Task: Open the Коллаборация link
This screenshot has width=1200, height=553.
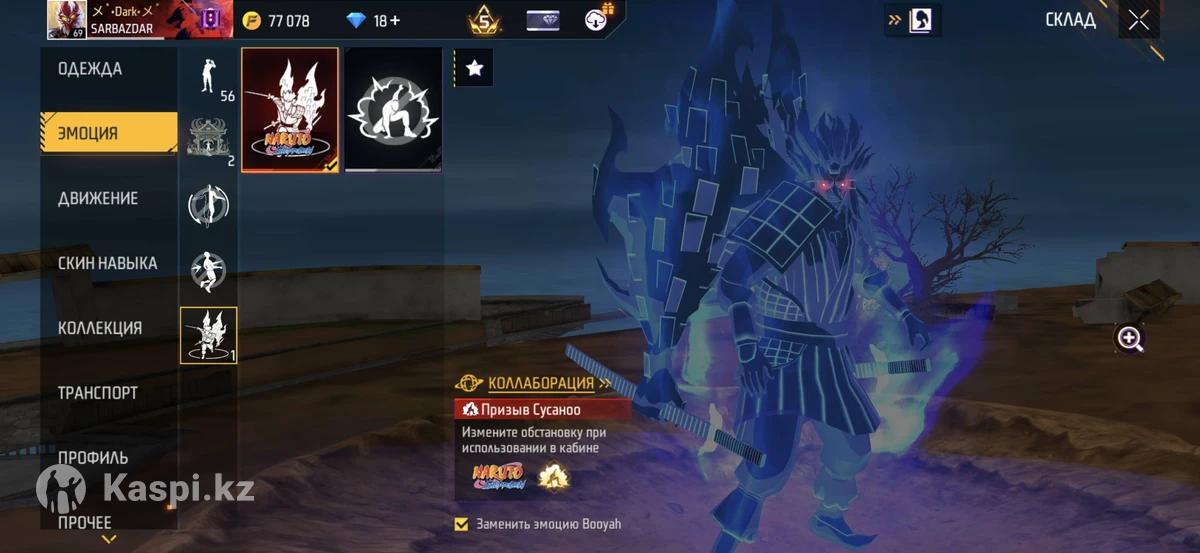Action: pyautogui.click(x=541, y=383)
